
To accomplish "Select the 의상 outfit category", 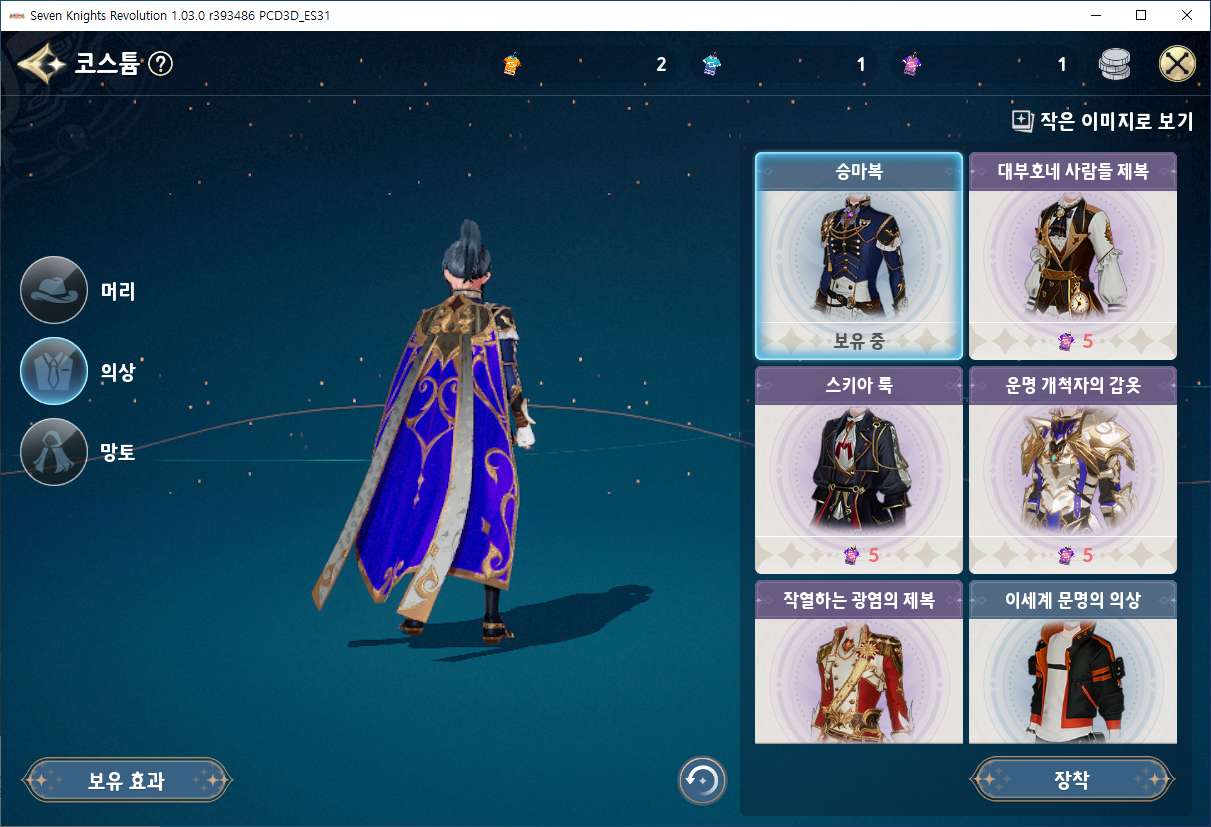I will 54,371.
